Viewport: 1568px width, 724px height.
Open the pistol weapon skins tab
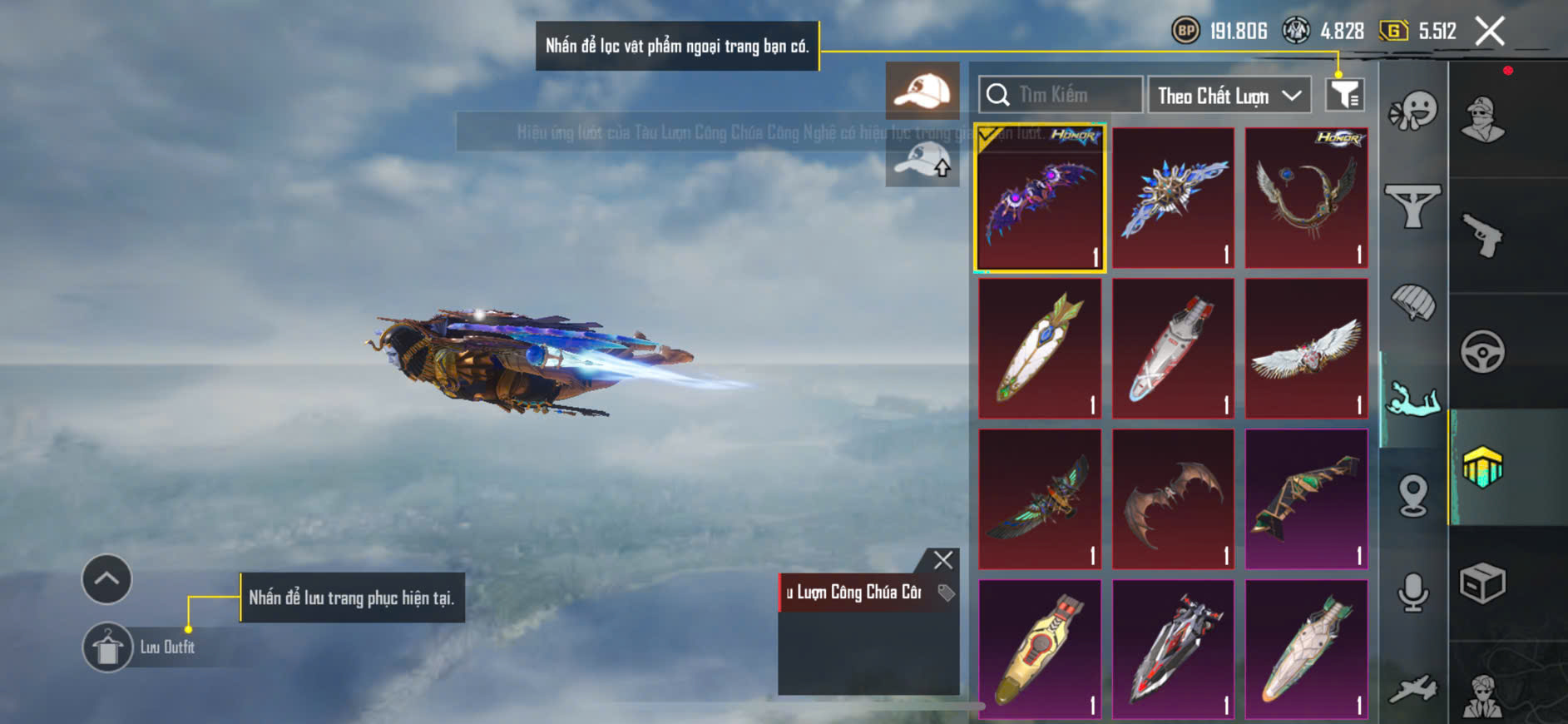click(1482, 236)
